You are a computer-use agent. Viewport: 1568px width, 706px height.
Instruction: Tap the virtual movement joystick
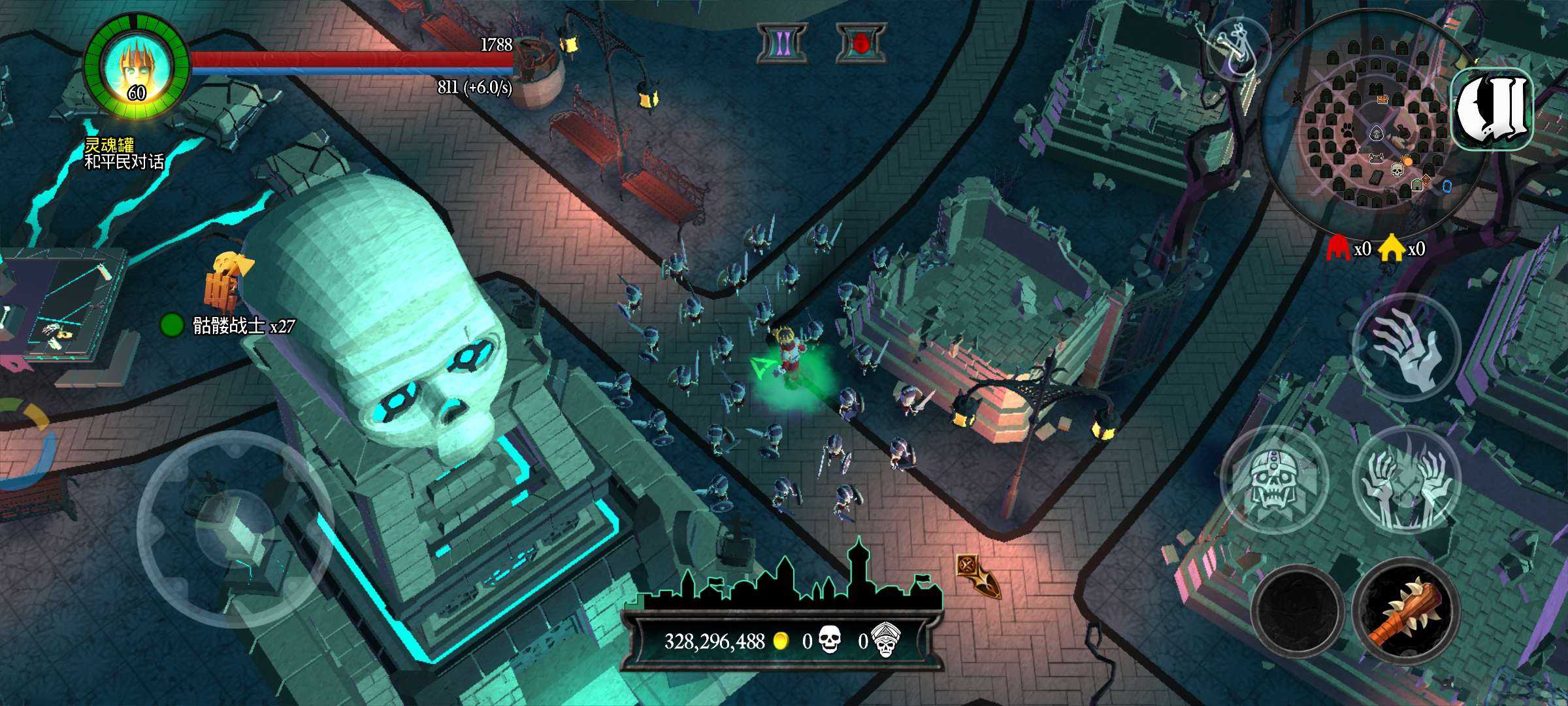[x=234, y=529]
